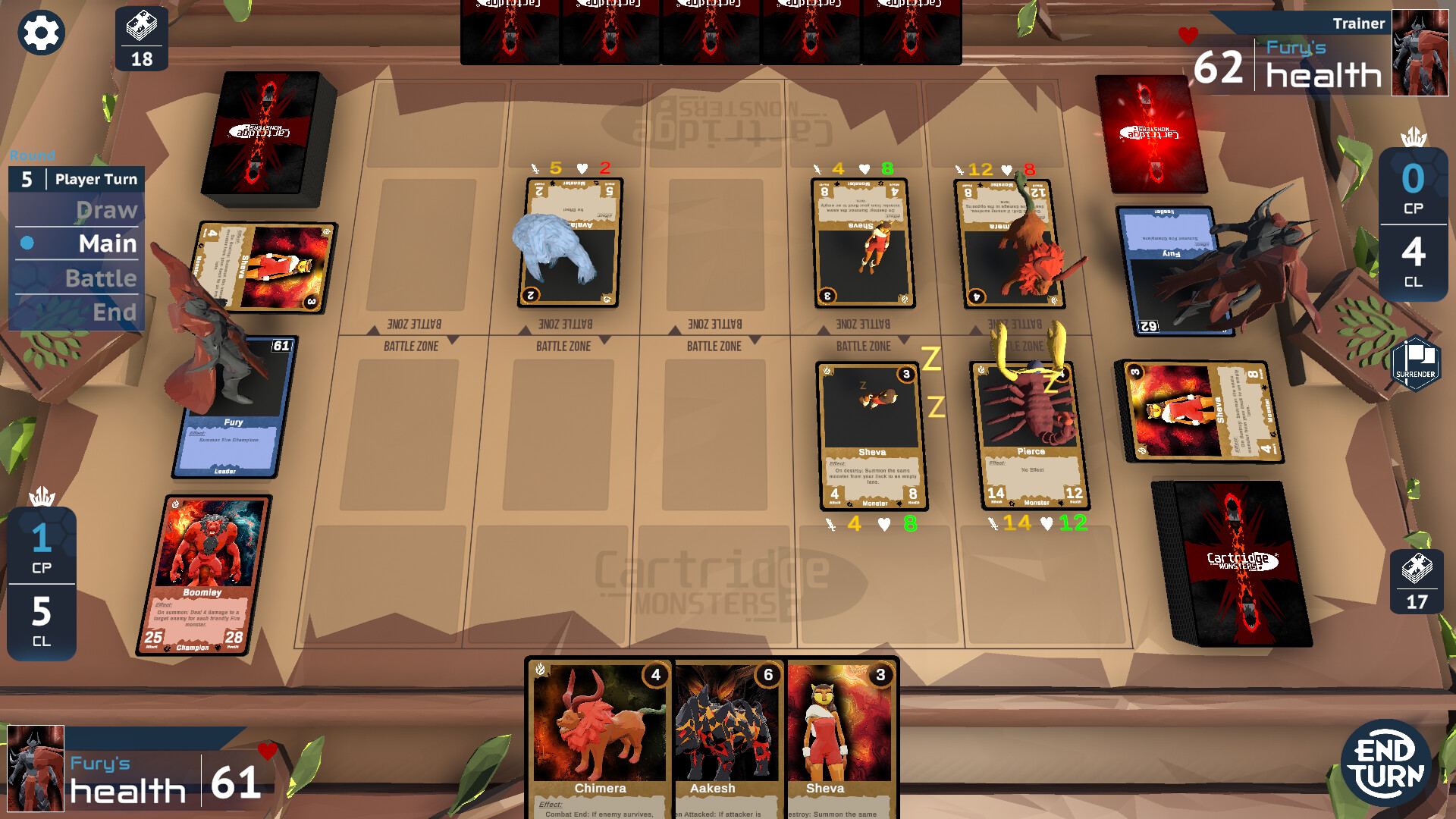Select the Round label above the phase list
This screenshot has width=1456, height=819.
click(x=33, y=155)
